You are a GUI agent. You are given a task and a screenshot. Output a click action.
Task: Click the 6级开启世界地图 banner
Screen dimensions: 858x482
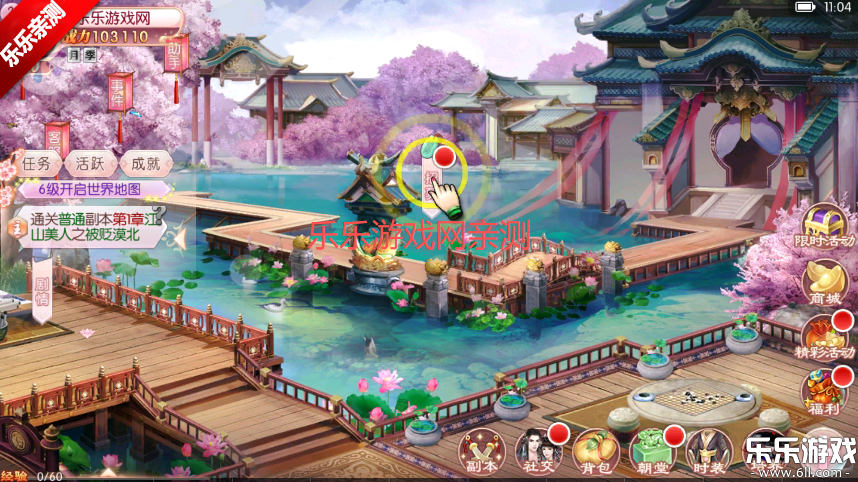tap(90, 189)
